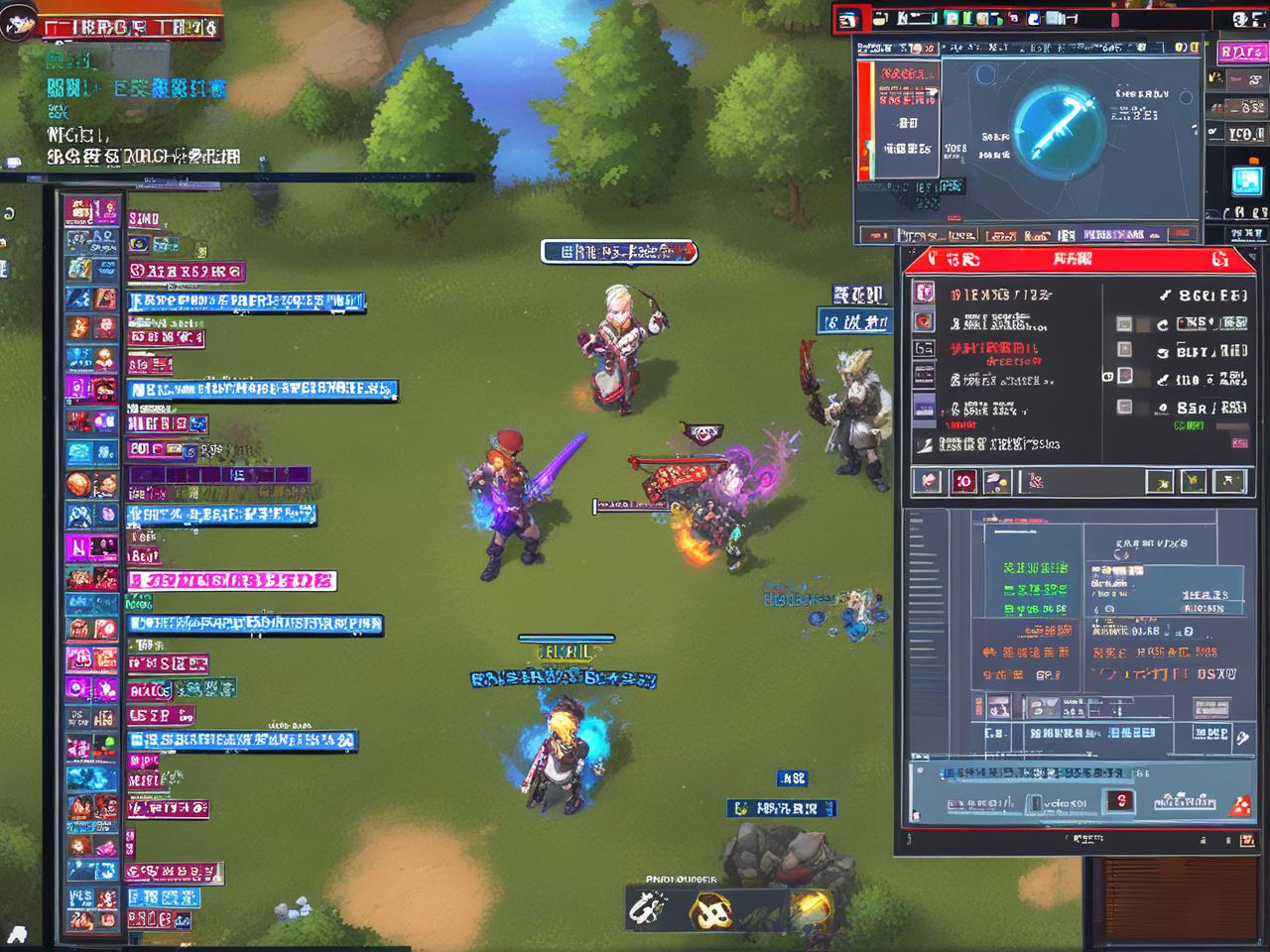Activate the tan swirl ability in the bottom hotbar
This screenshot has width=1270, height=952.
710,908
